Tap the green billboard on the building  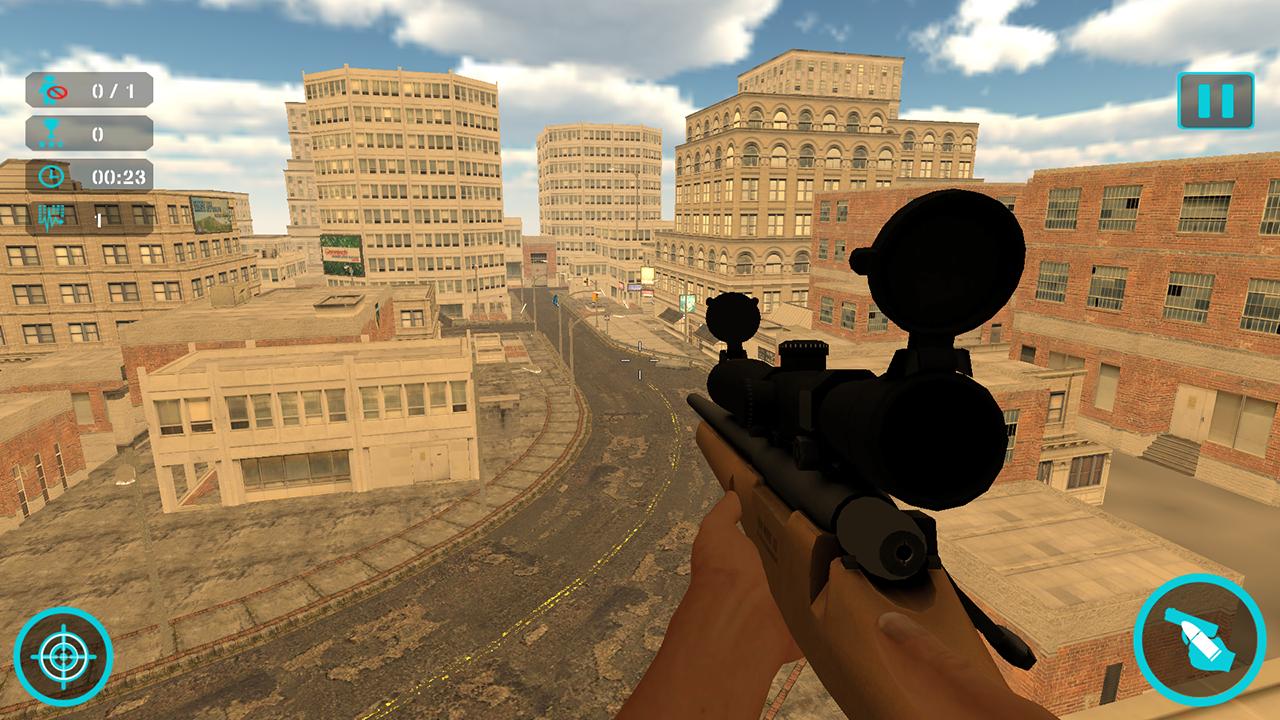341,255
